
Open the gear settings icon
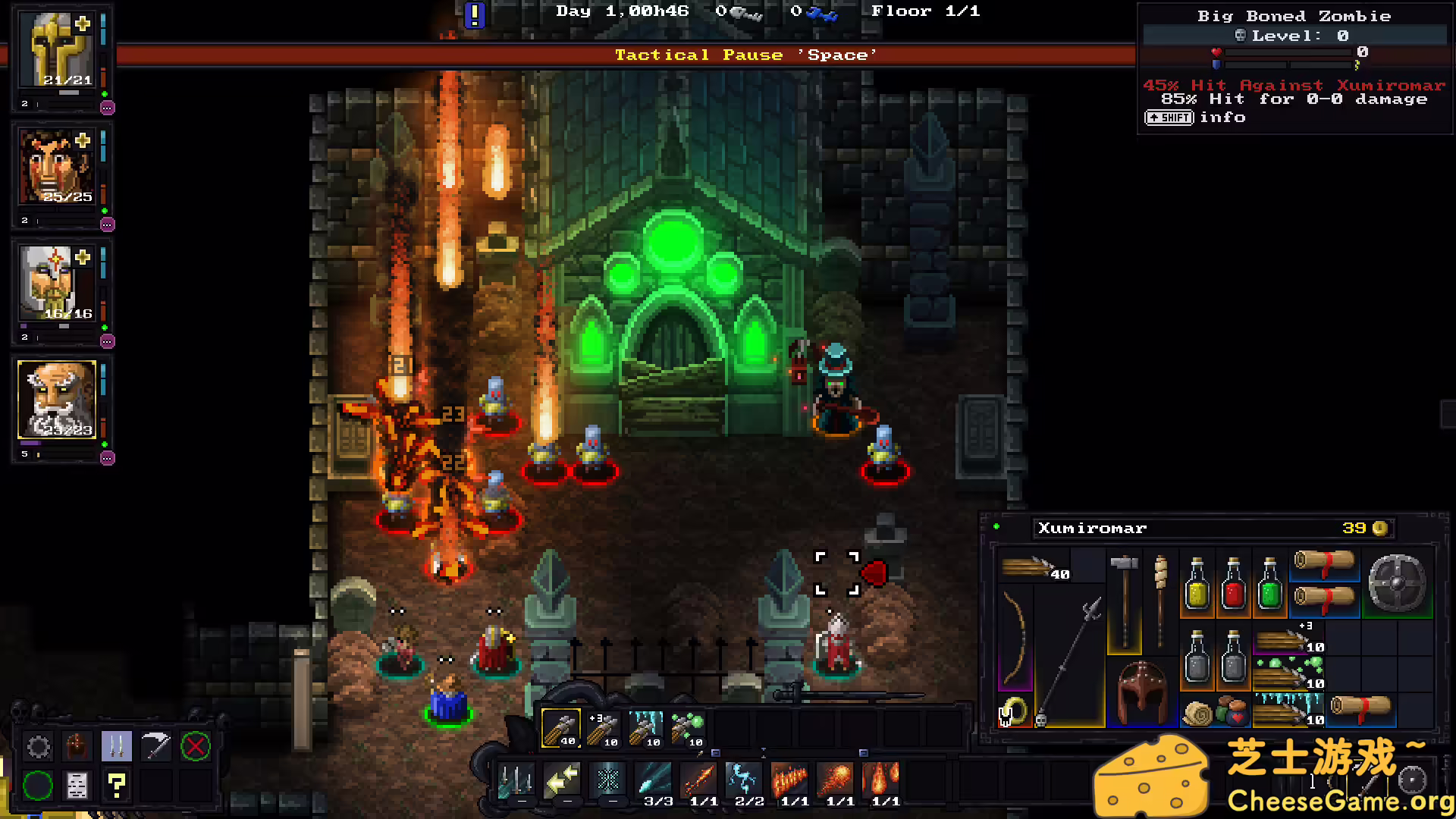[x=38, y=747]
